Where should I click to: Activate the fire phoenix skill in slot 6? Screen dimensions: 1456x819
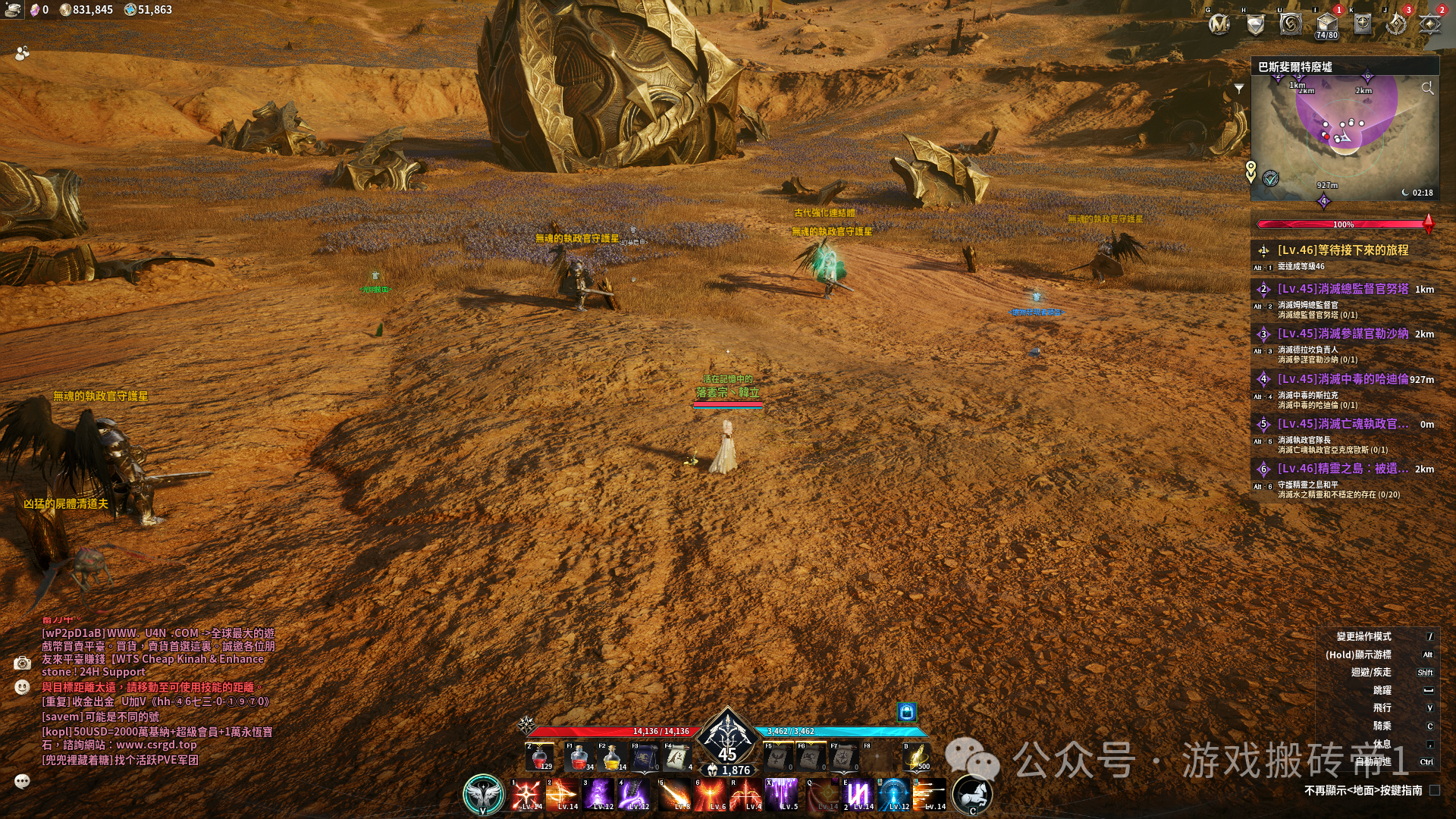(711, 795)
